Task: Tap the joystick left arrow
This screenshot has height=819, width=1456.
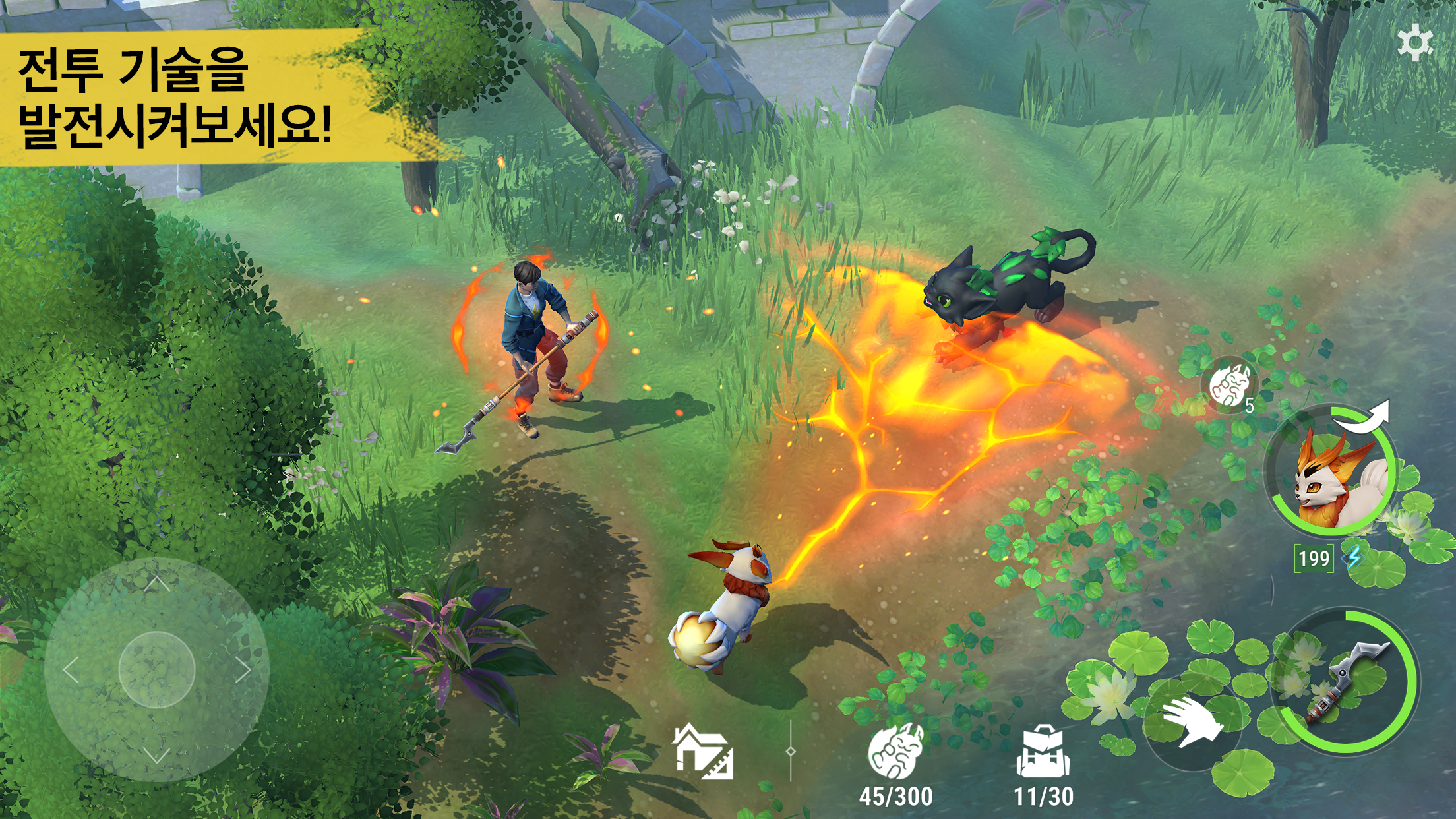Action: click(x=71, y=670)
